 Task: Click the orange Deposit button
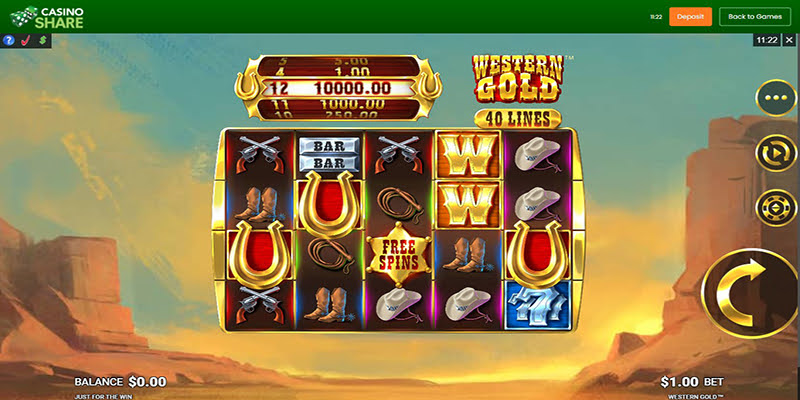691,17
